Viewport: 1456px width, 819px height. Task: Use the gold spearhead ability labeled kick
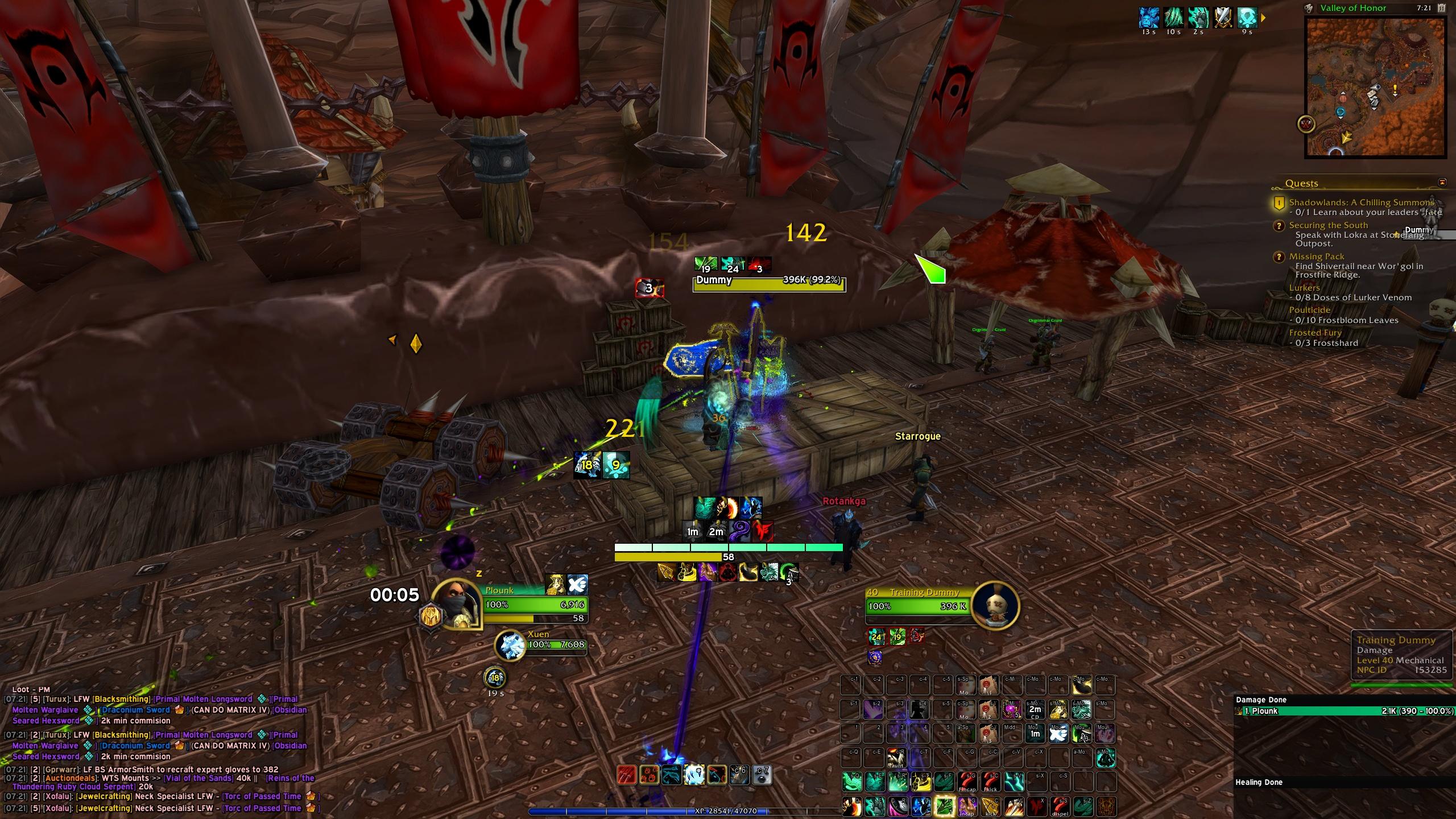(x=990, y=806)
